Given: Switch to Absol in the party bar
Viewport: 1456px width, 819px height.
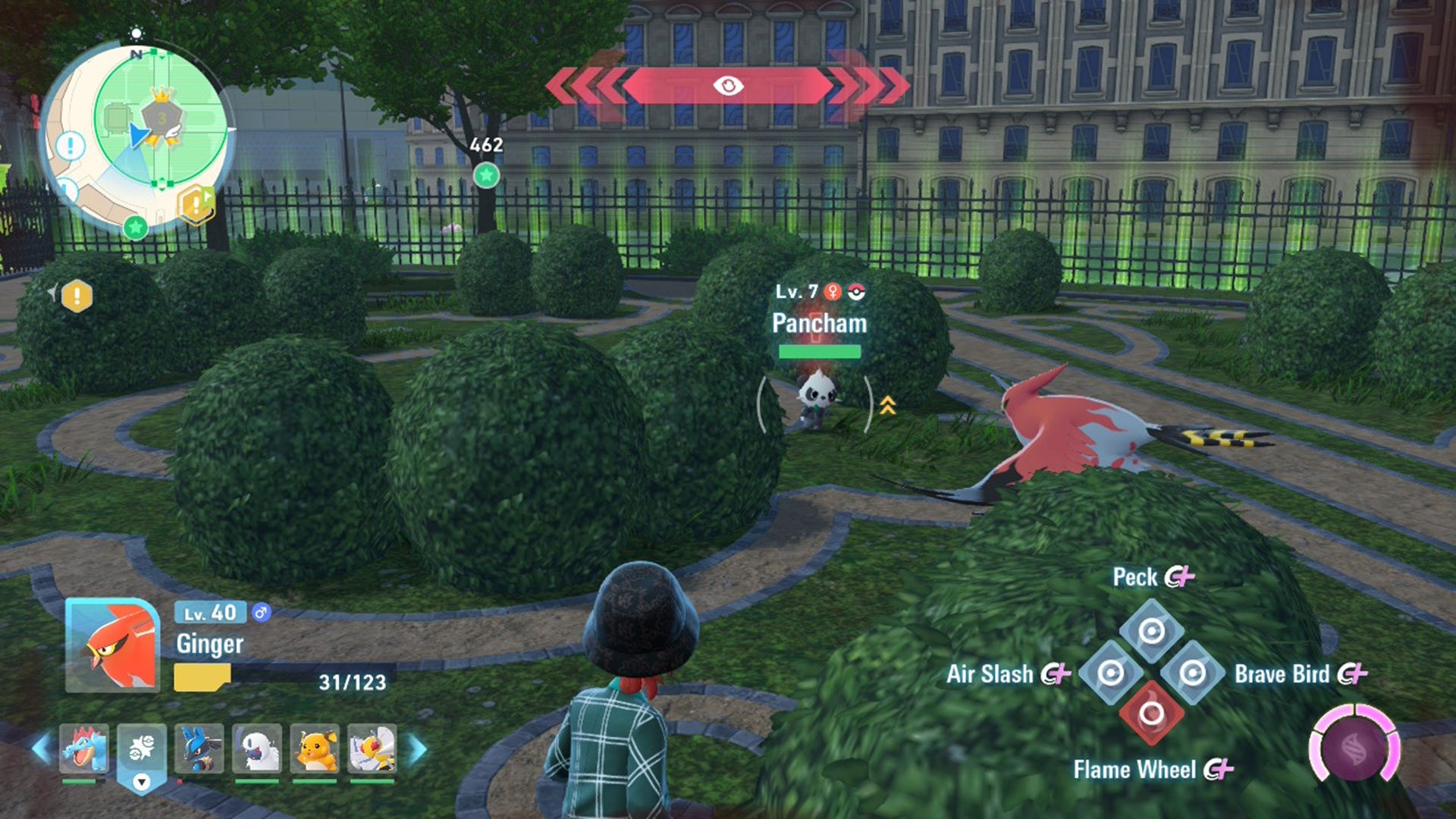Looking at the screenshot, I should (257, 748).
